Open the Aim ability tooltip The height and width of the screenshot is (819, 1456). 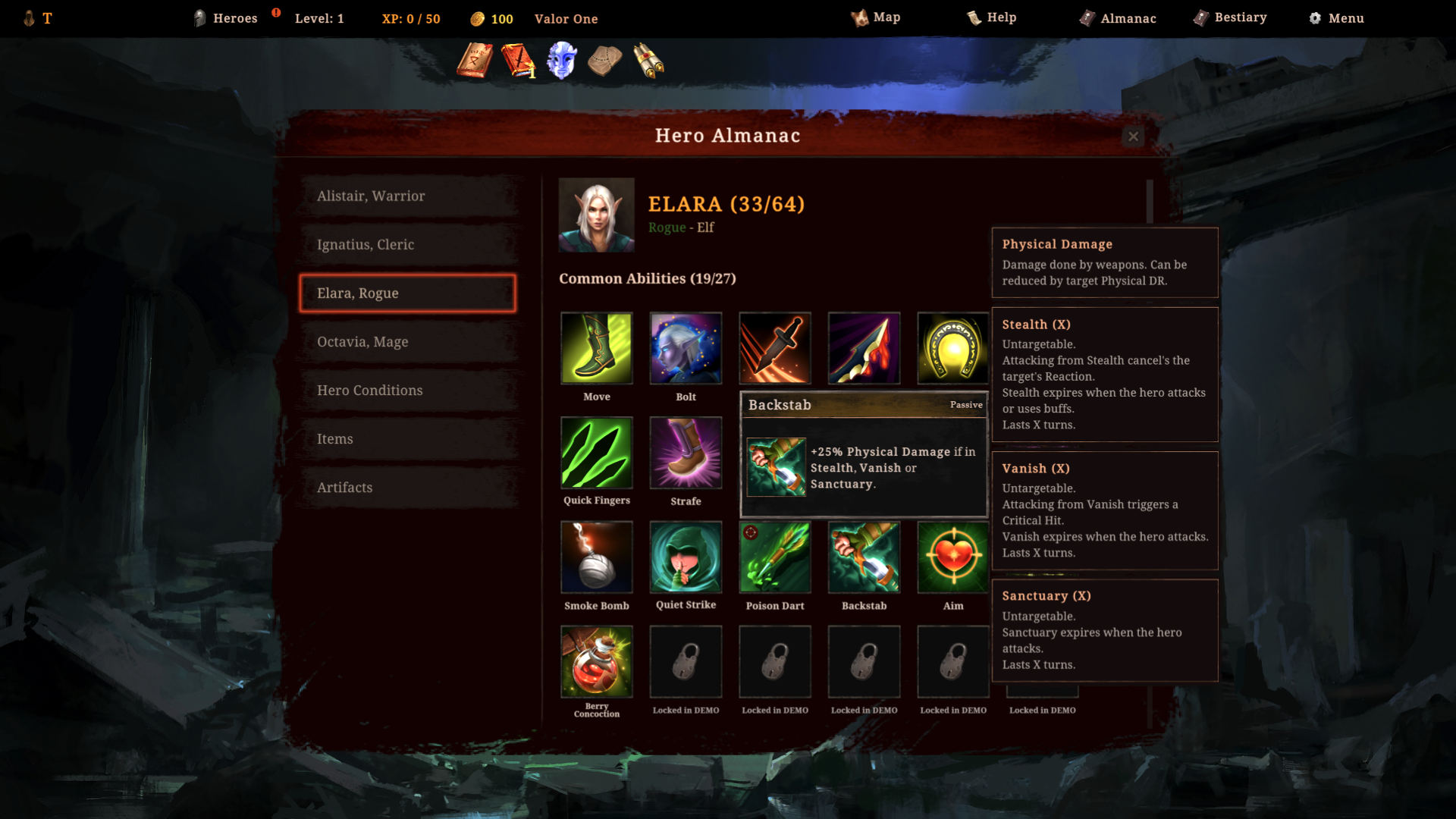pos(952,557)
